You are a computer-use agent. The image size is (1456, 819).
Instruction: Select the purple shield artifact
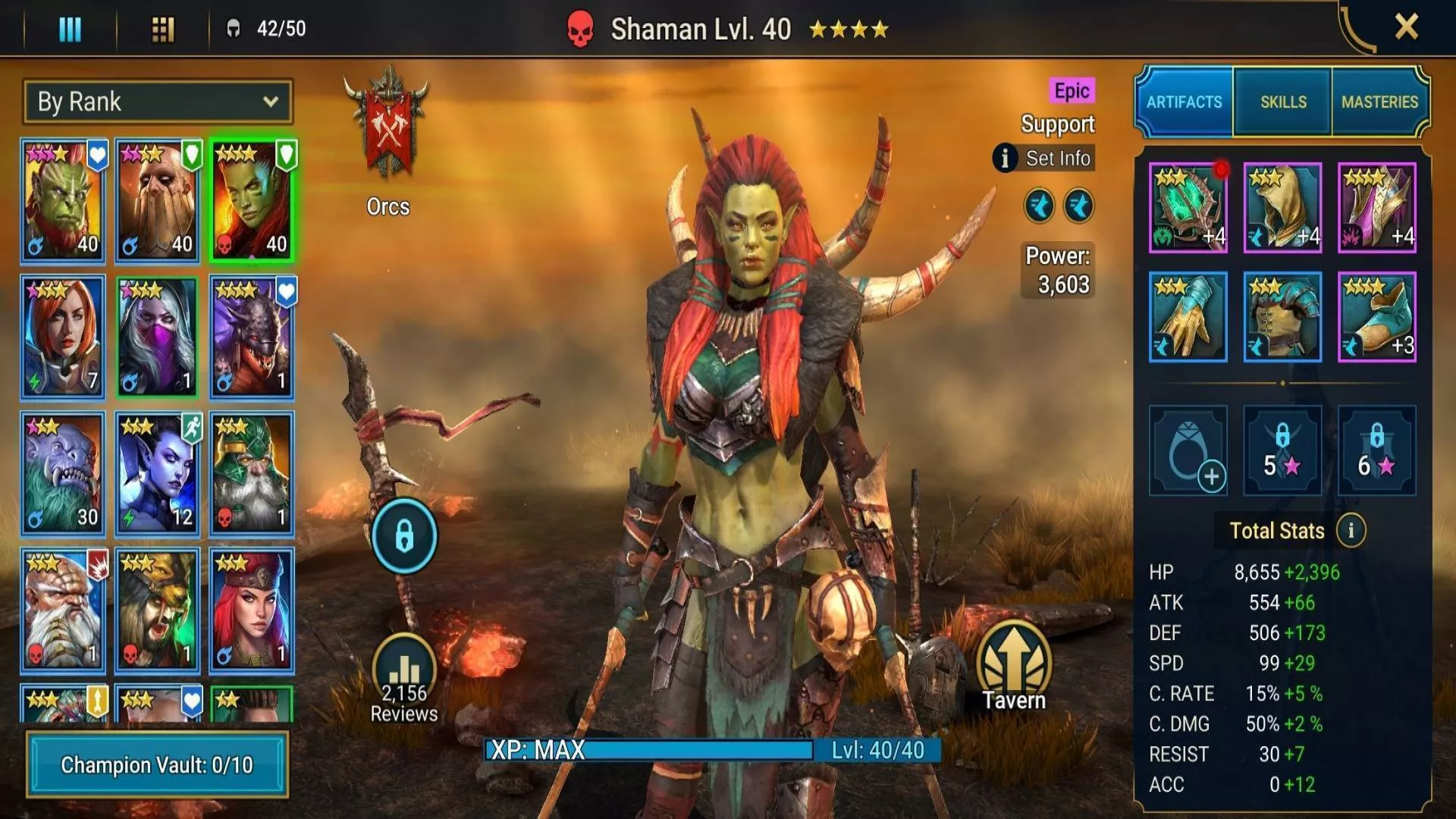[1376, 207]
